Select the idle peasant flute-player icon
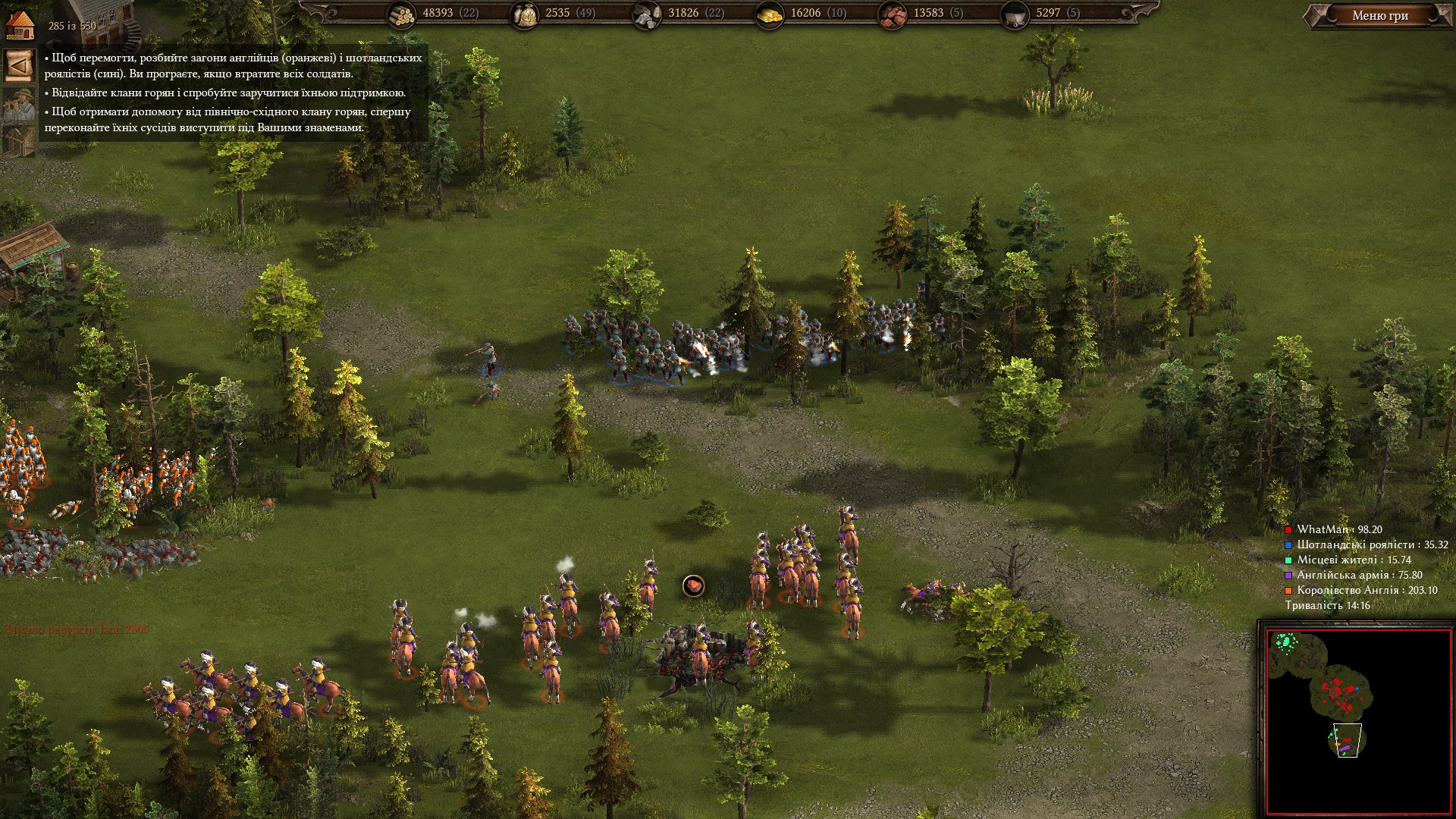The image size is (1456, 819). click(x=18, y=104)
